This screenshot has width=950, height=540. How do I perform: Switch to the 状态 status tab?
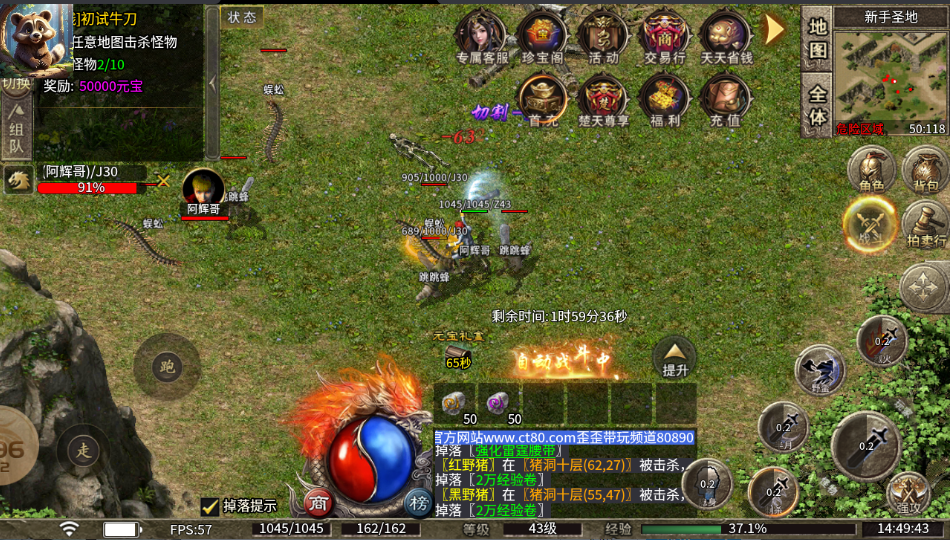[x=241, y=17]
